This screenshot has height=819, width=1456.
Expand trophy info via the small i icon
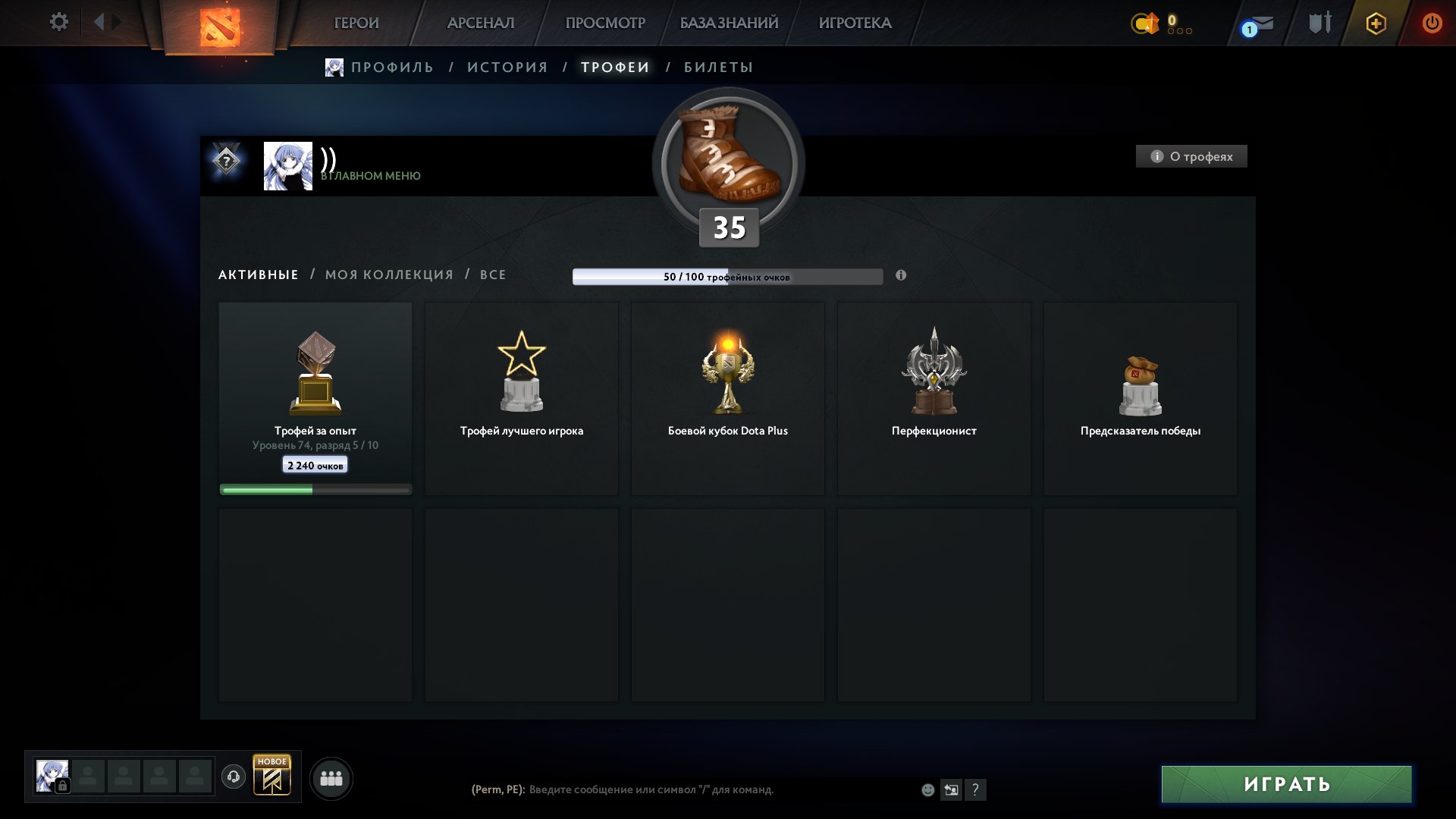901,276
